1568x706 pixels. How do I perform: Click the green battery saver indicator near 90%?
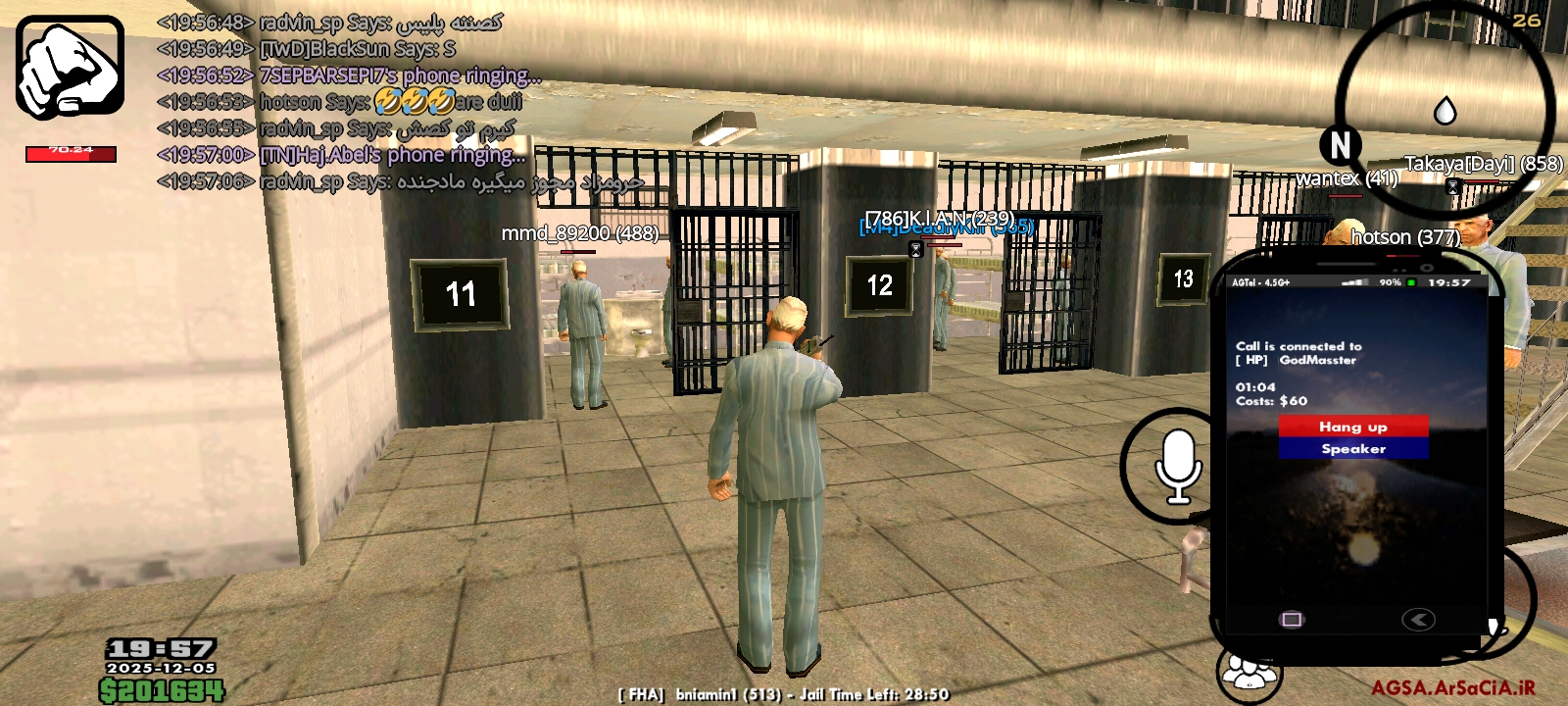pos(1411,281)
